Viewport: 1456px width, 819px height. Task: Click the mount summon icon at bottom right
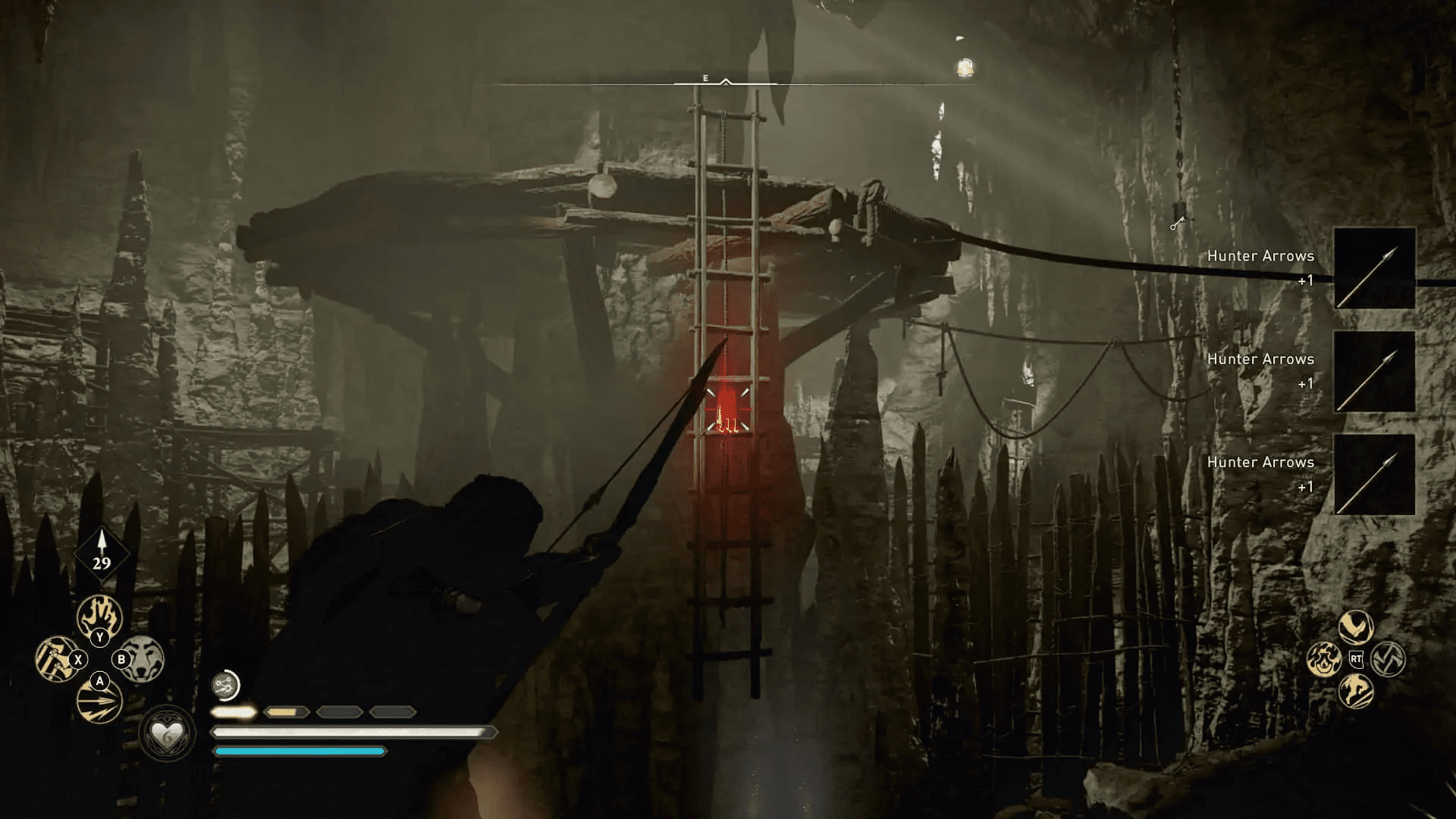point(1357,692)
